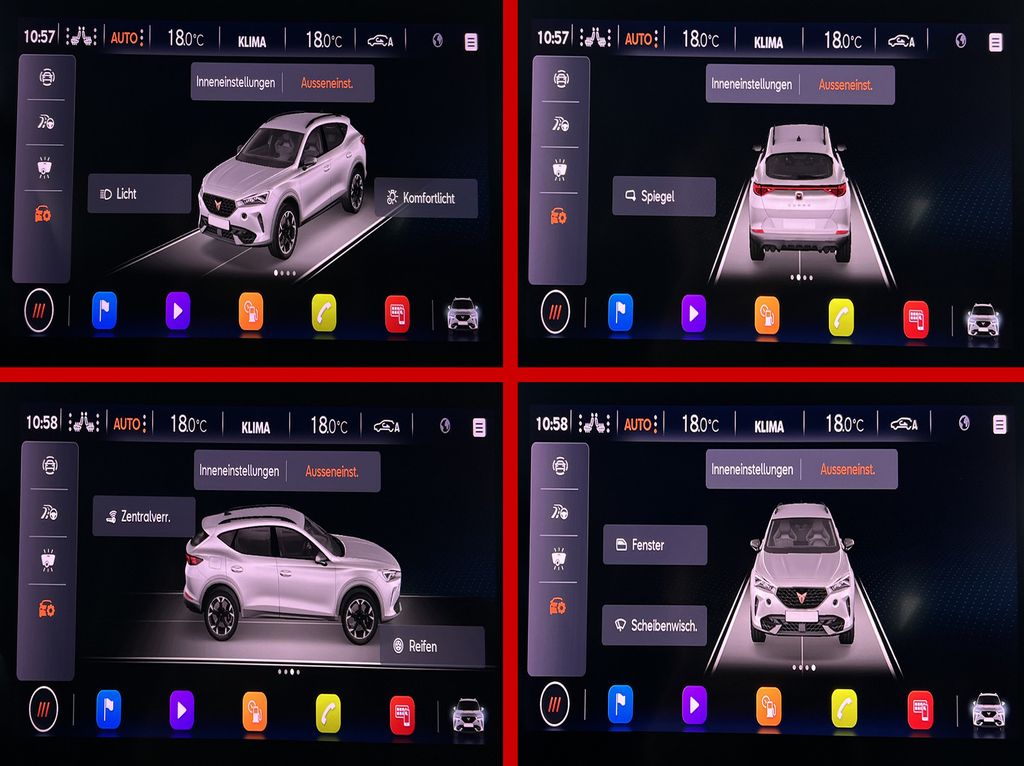Select the Komfortlicht option

pyautogui.click(x=426, y=199)
